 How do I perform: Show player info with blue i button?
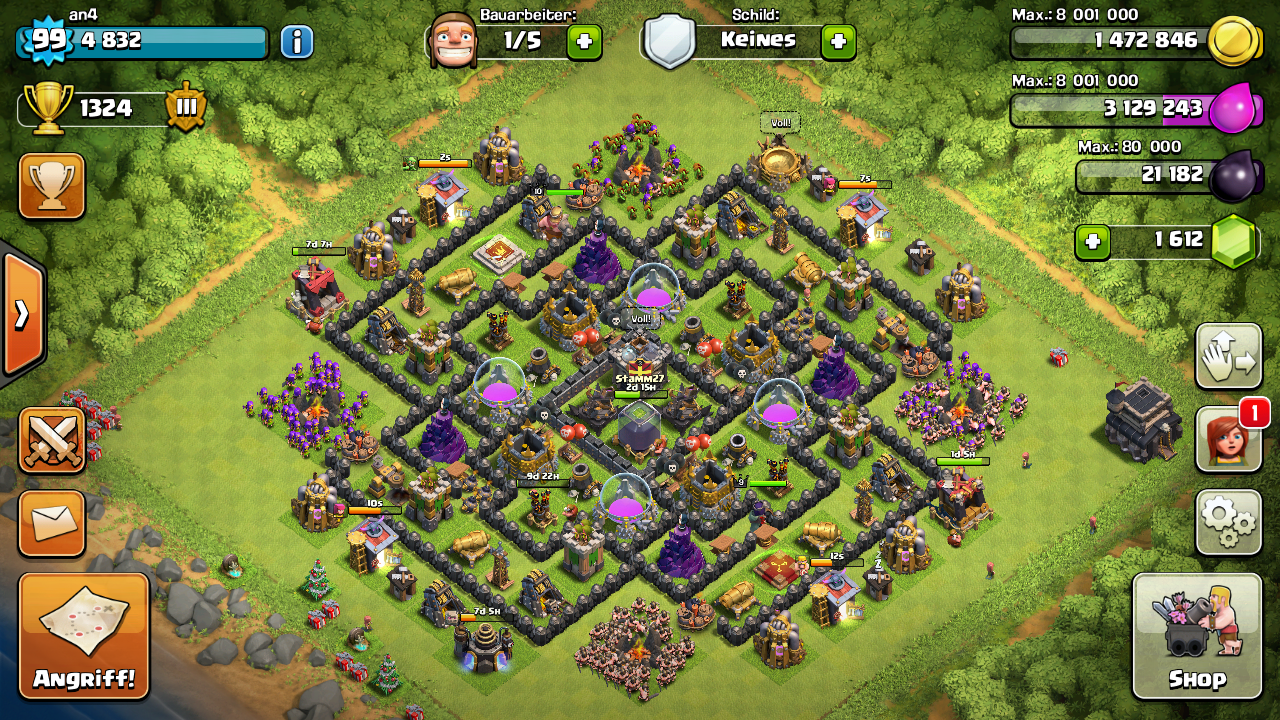[x=297, y=42]
